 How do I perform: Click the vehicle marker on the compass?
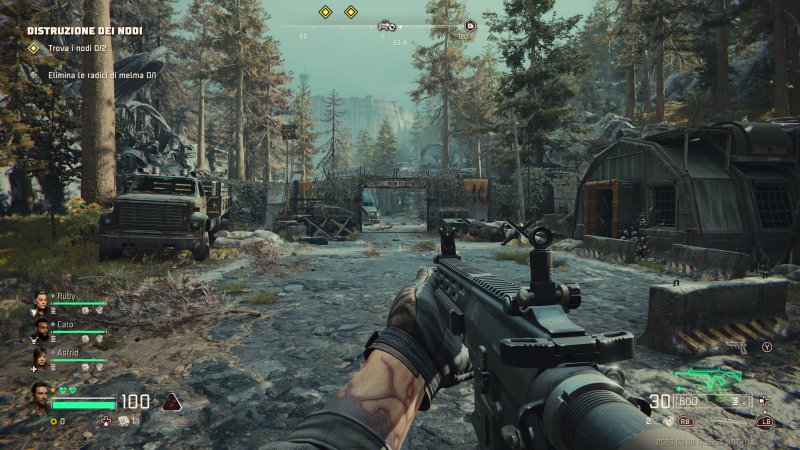click(x=385, y=25)
